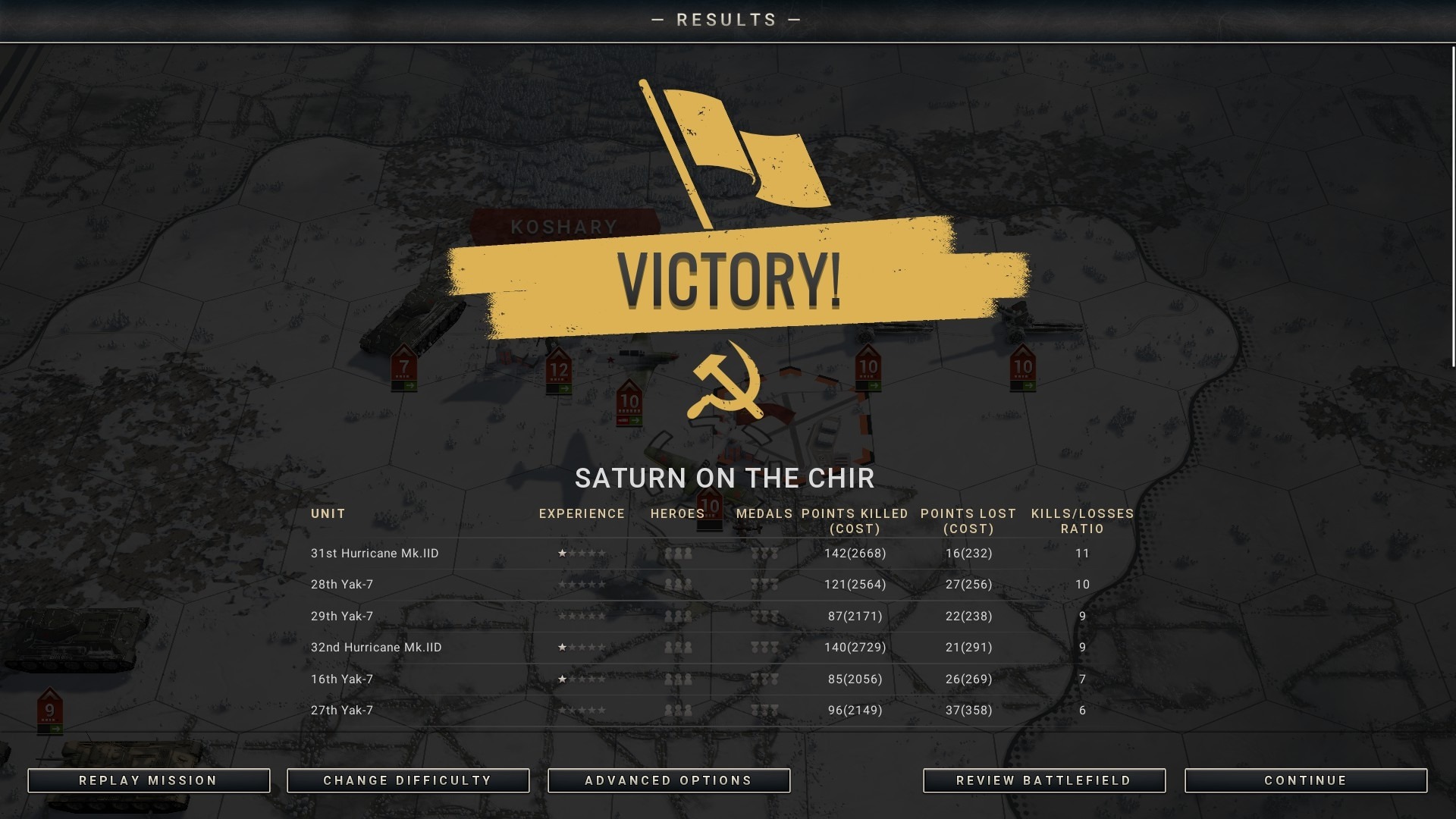Open the Change Difficulty option
The width and height of the screenshot is (1456, 819).
point(408,780)
